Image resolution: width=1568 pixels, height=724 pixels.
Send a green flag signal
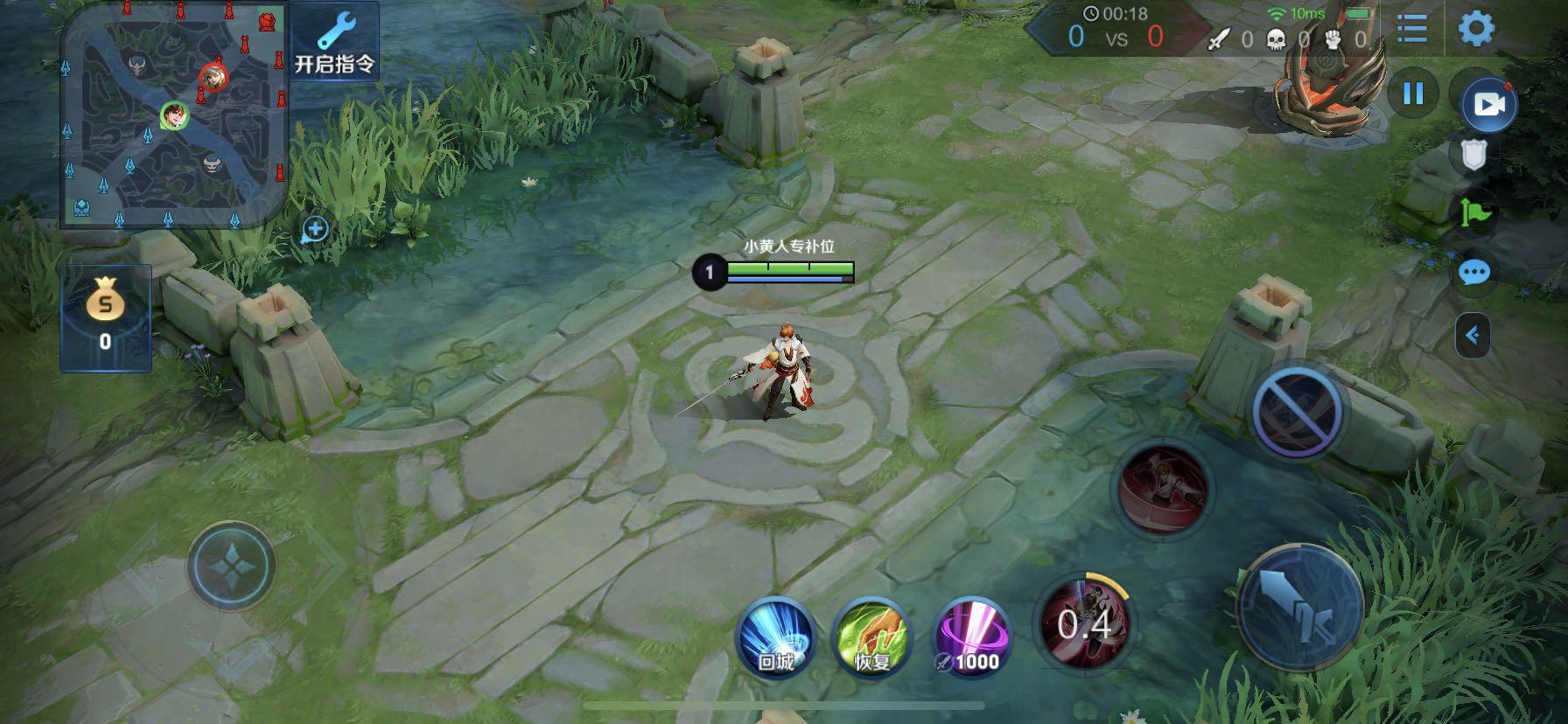(1474, 212)
